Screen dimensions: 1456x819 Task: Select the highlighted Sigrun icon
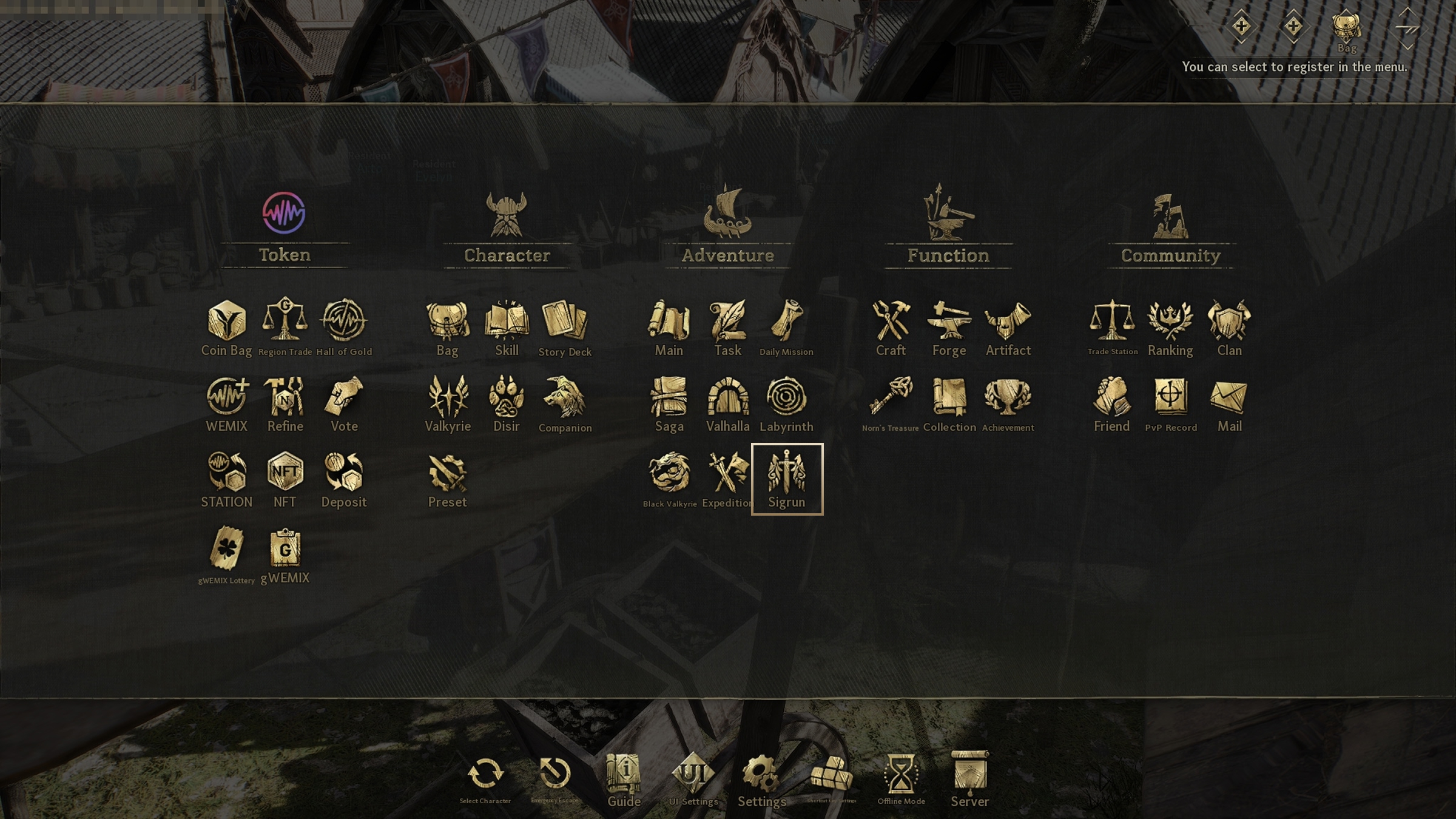point(787,479)
